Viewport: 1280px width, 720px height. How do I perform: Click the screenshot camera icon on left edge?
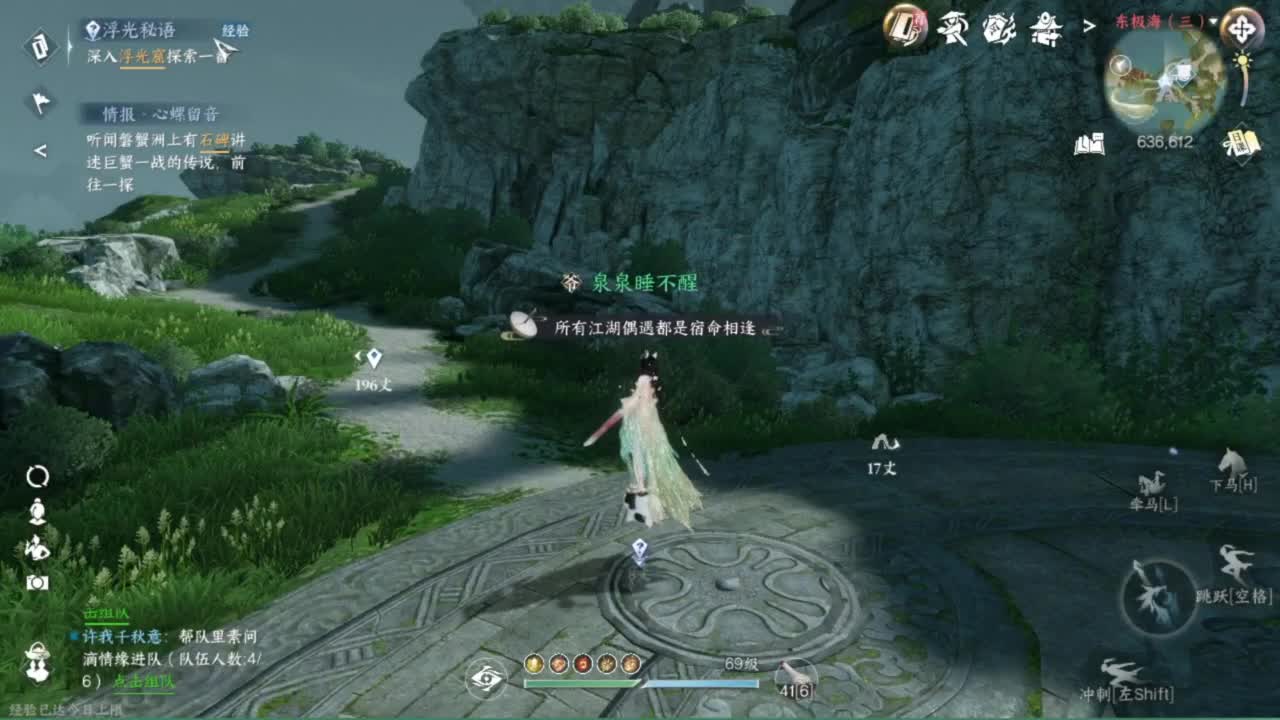(x=36, y=583)
